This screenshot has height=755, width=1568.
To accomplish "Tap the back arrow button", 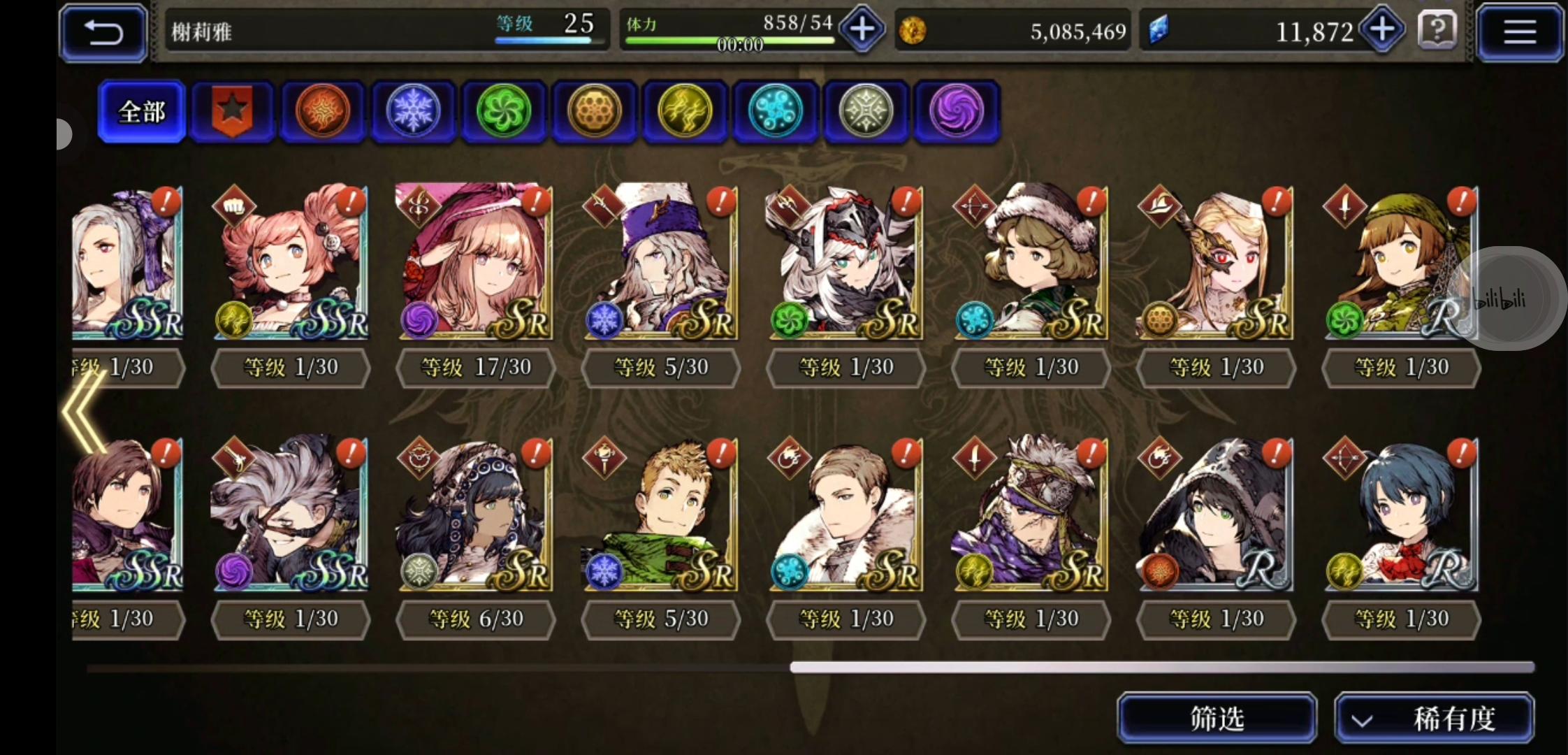I will [x=102, y=31].
